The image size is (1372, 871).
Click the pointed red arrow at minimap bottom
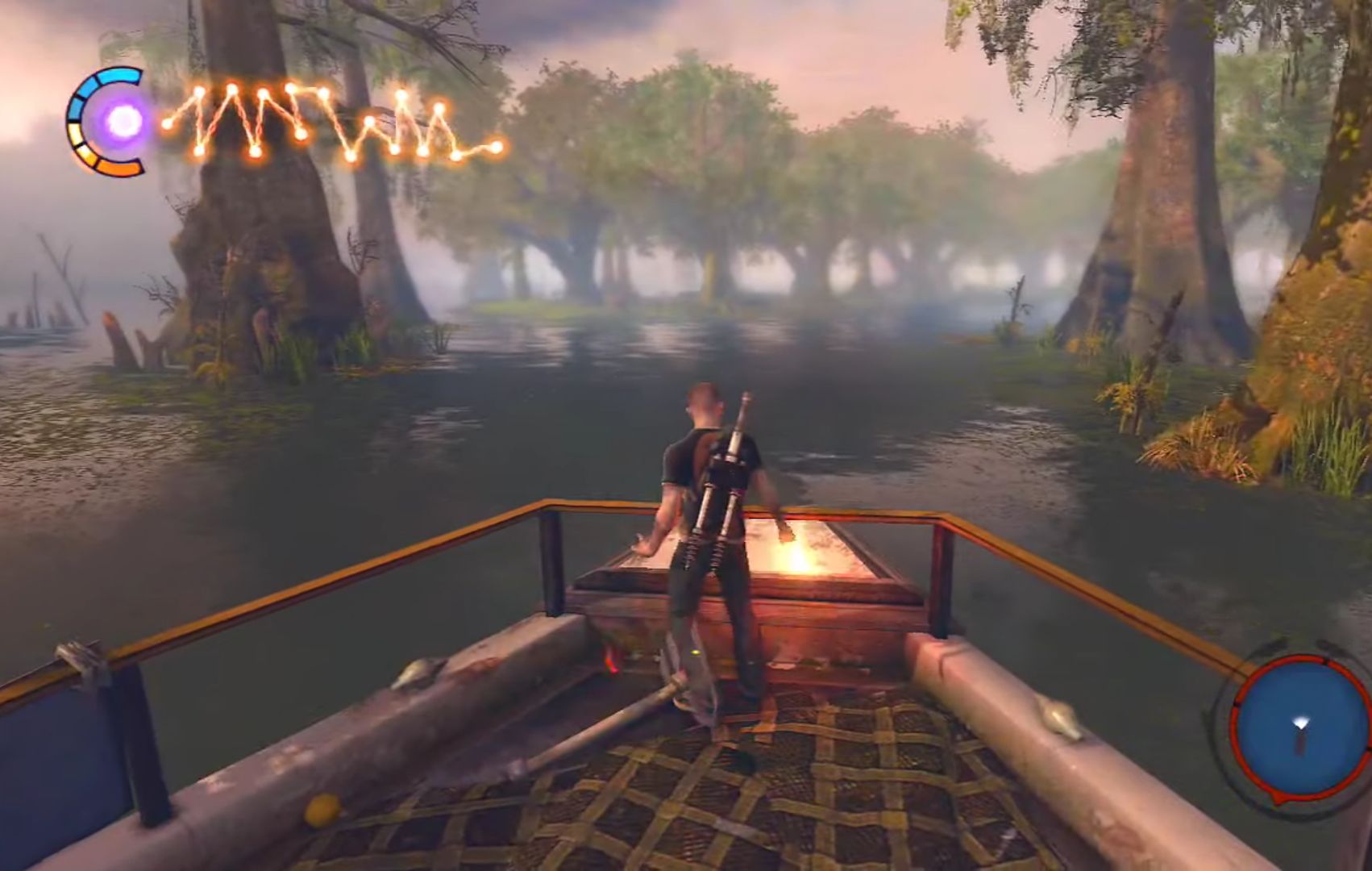(x=1276, y=797)
